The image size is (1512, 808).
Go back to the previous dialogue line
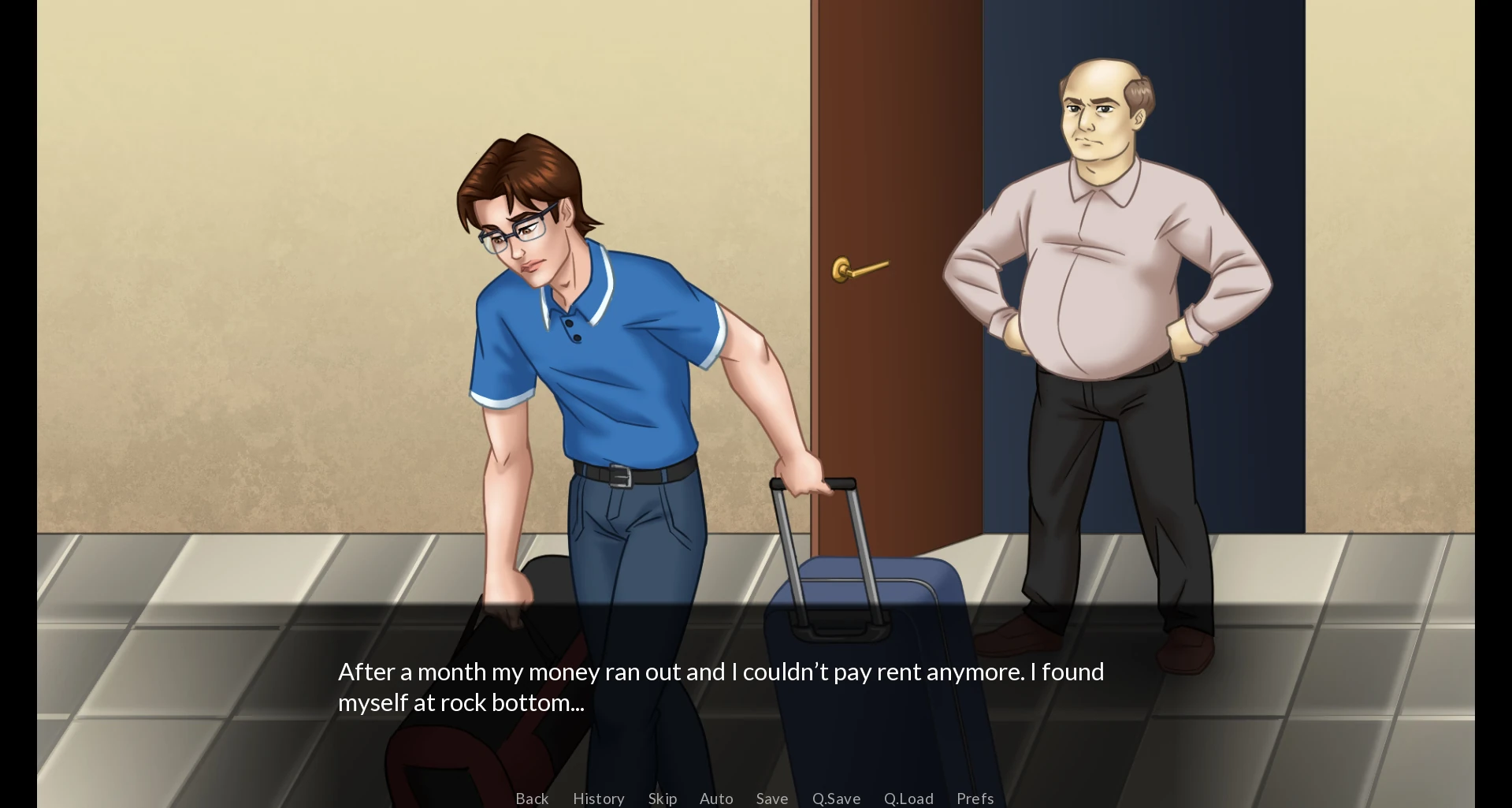point(532,799)
